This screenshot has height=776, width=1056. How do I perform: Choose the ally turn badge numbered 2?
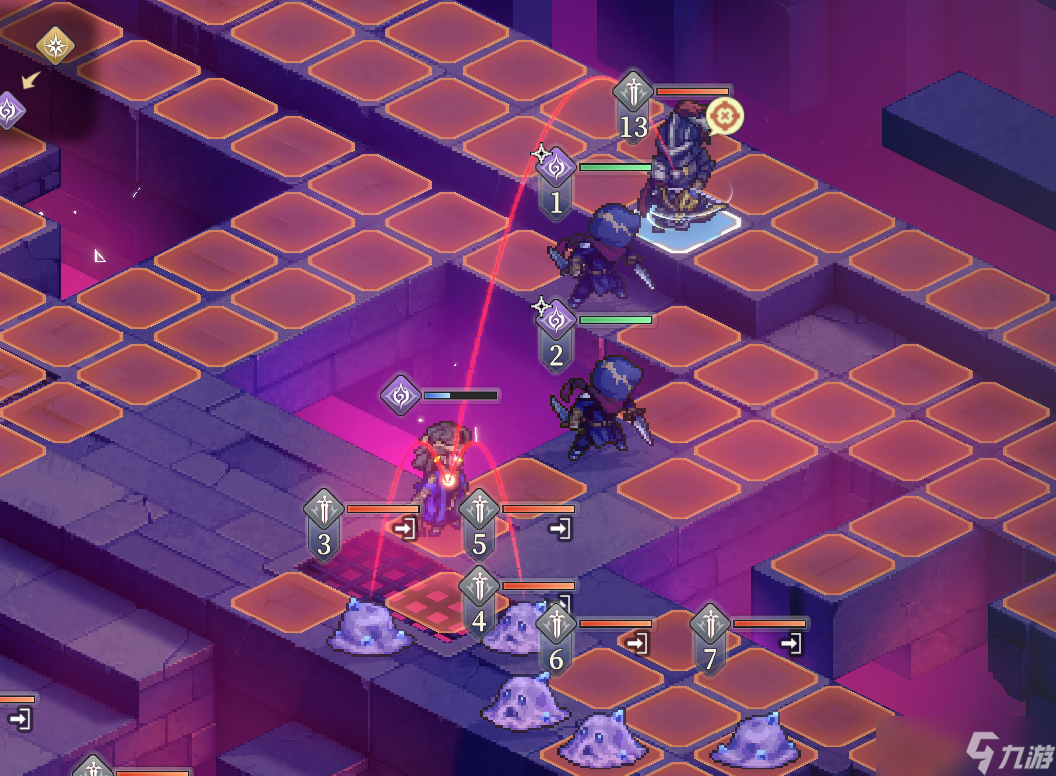(556, 335)
